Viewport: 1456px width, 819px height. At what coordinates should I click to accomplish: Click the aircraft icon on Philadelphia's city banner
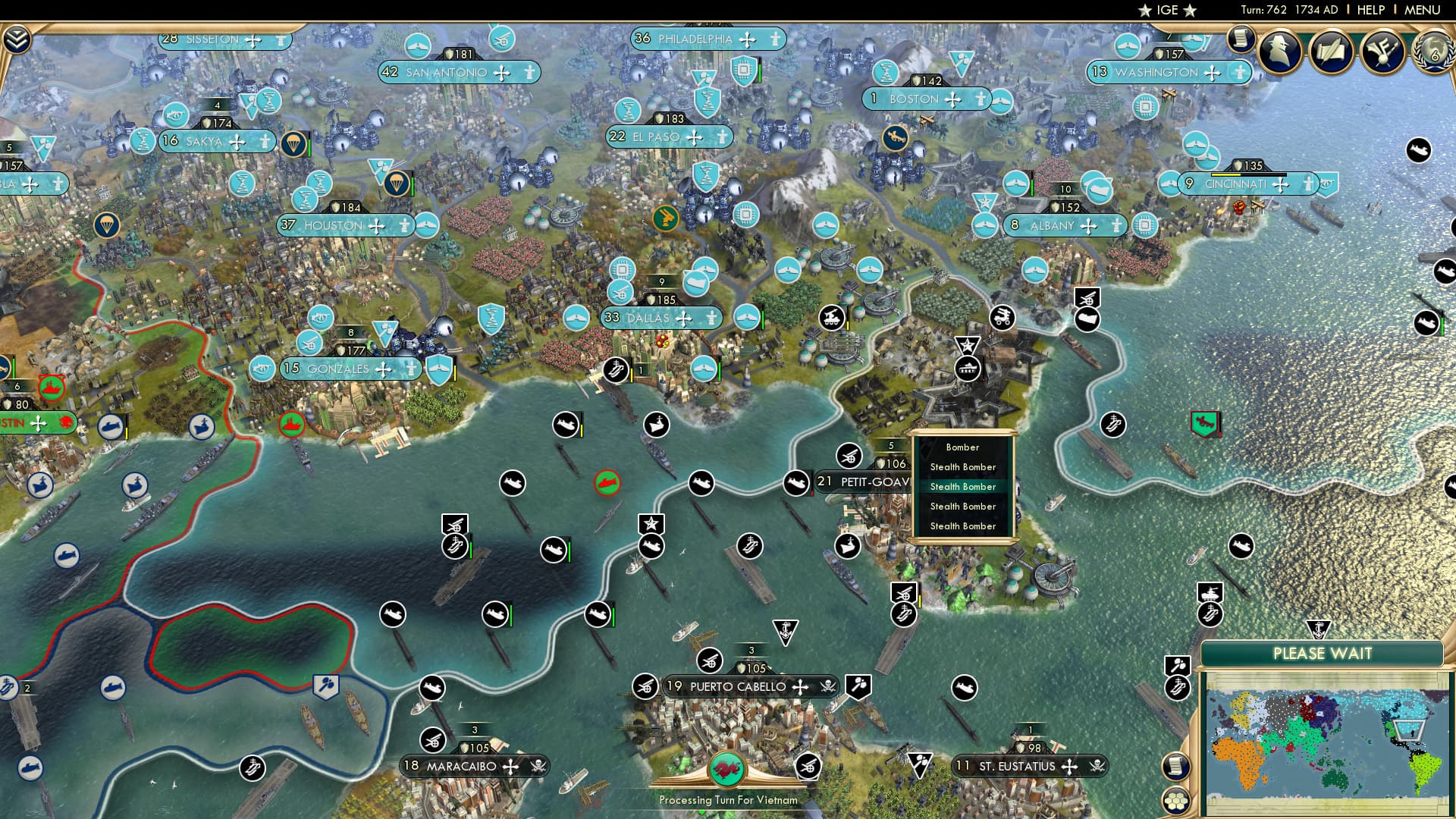[x=748, y=39]
